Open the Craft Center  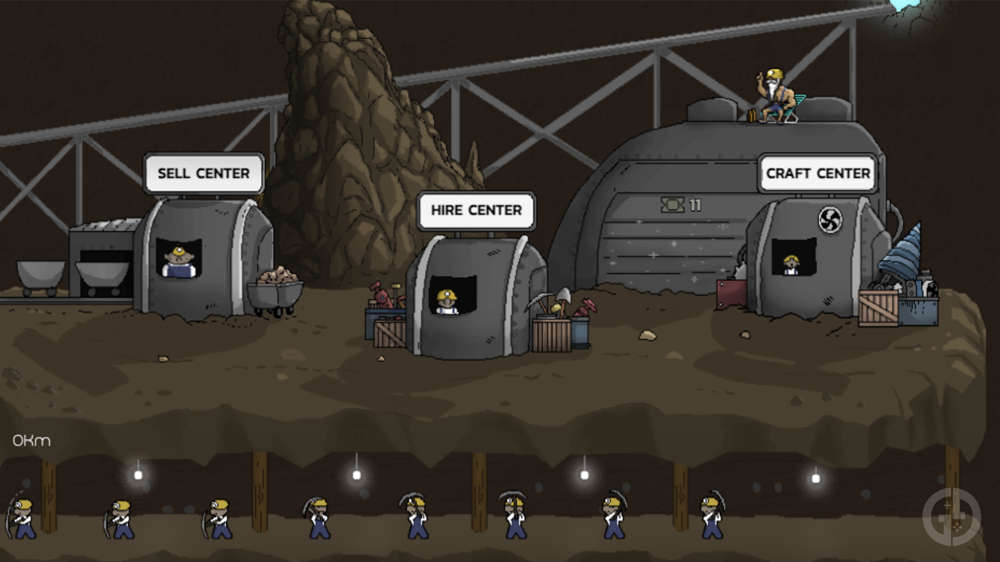(x=818, y=173)
